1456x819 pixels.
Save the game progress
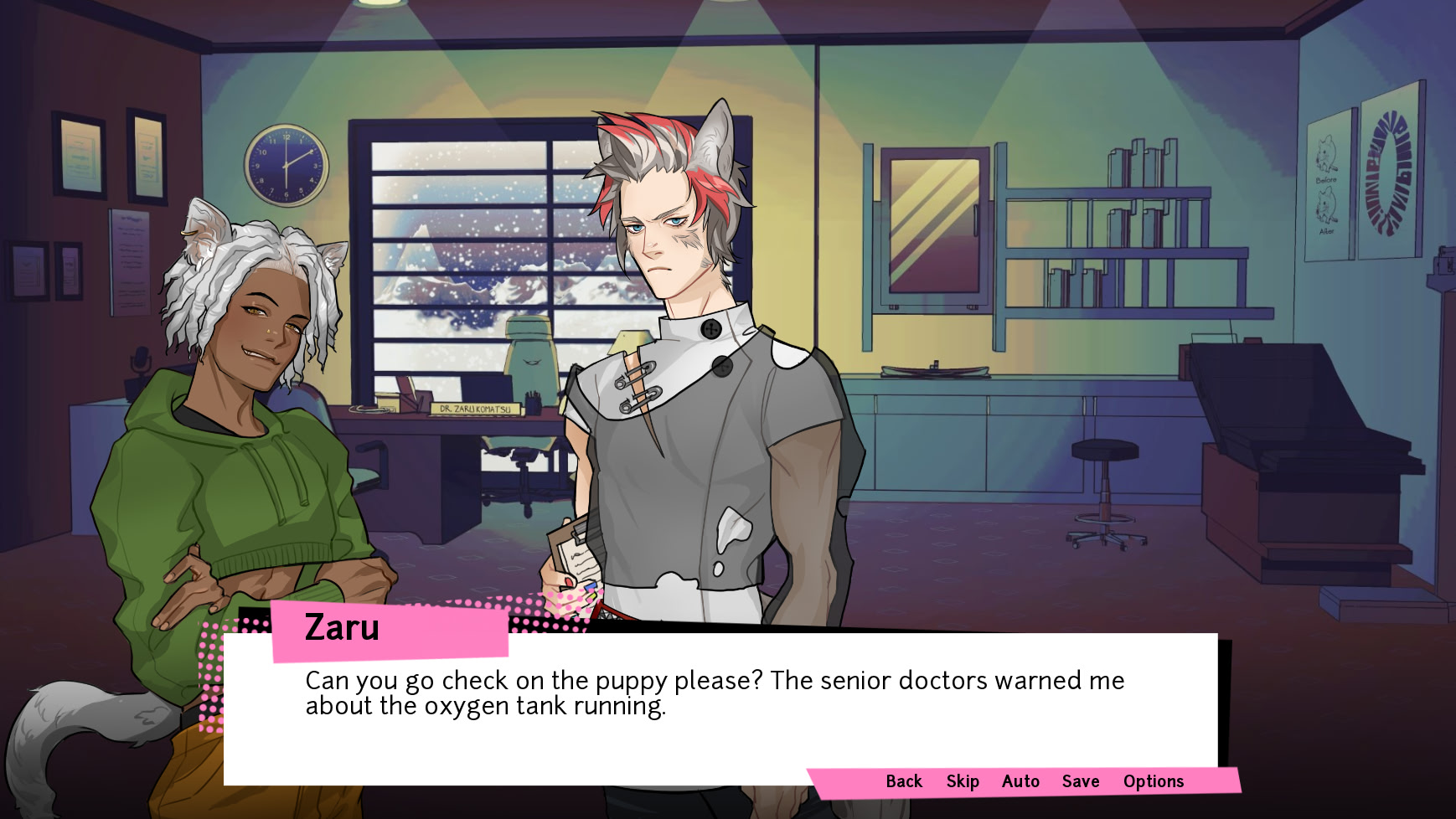(1081, 781)
